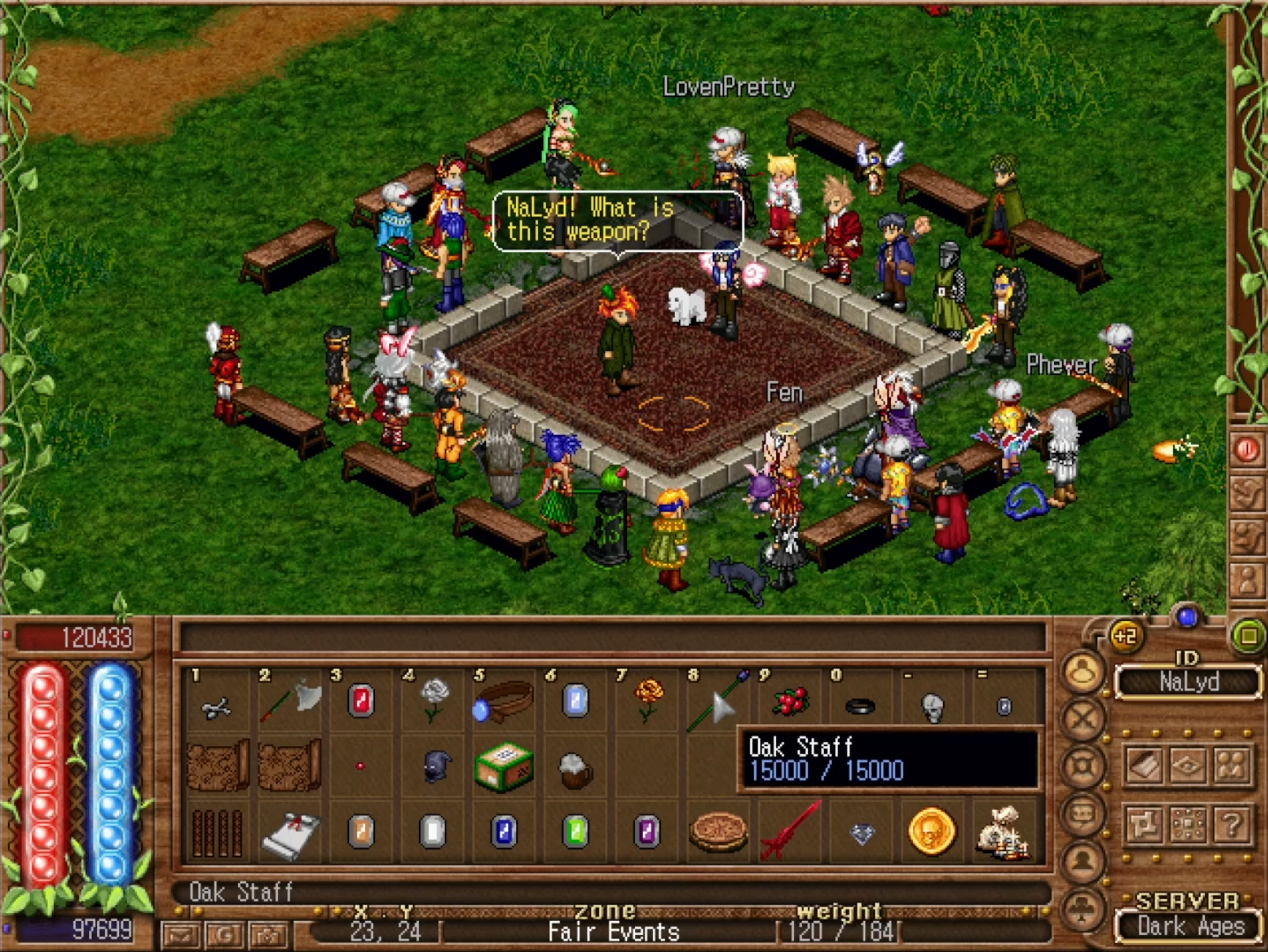Select the red berries in slot 9
The height and width of the screenshot is (952, 1268).
(x=790, y=701)
